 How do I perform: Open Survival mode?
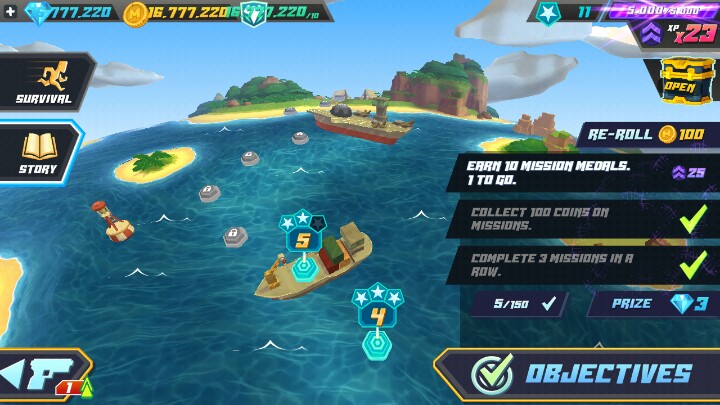[44, 82]
